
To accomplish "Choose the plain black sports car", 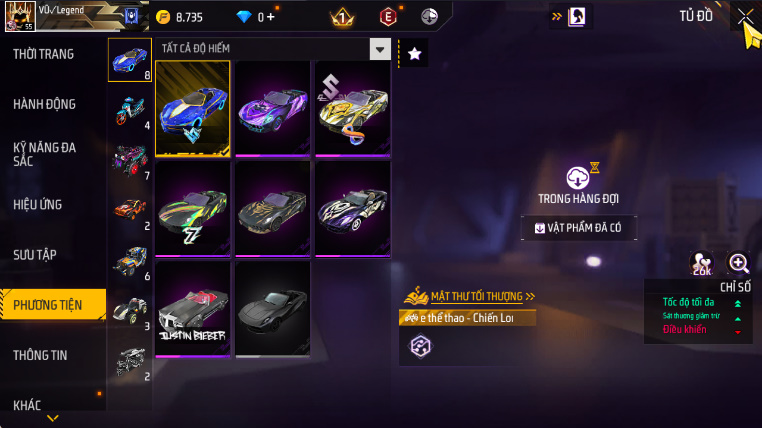I will (272, 307).
